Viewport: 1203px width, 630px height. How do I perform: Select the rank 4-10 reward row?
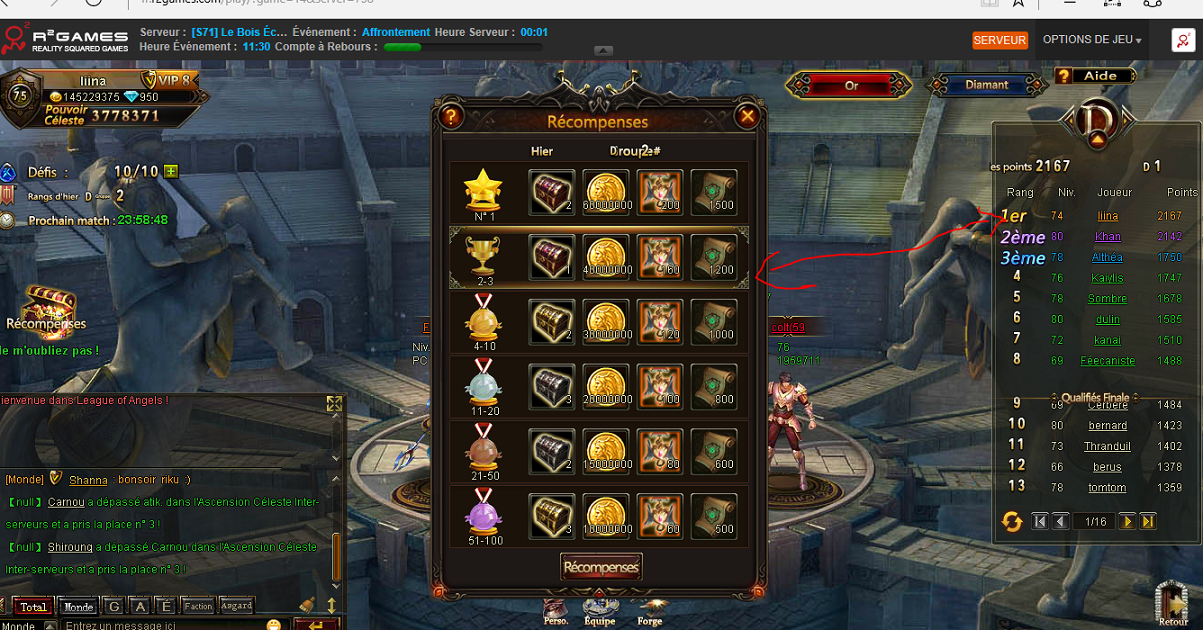pos(598,323)
